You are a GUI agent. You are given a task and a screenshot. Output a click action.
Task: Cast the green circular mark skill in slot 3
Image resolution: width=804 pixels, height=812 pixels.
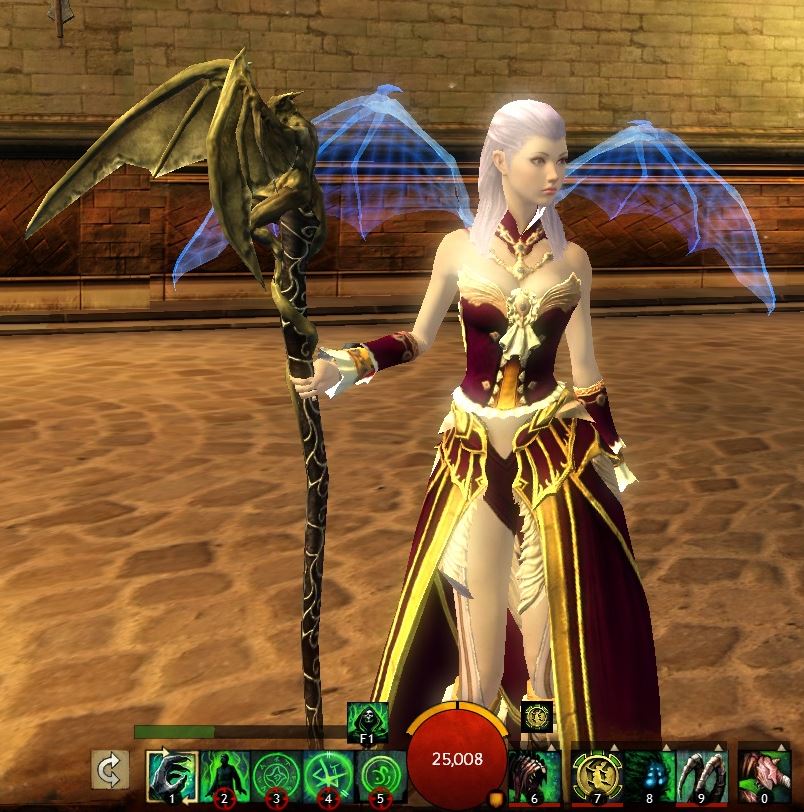[x=275, y=776]
